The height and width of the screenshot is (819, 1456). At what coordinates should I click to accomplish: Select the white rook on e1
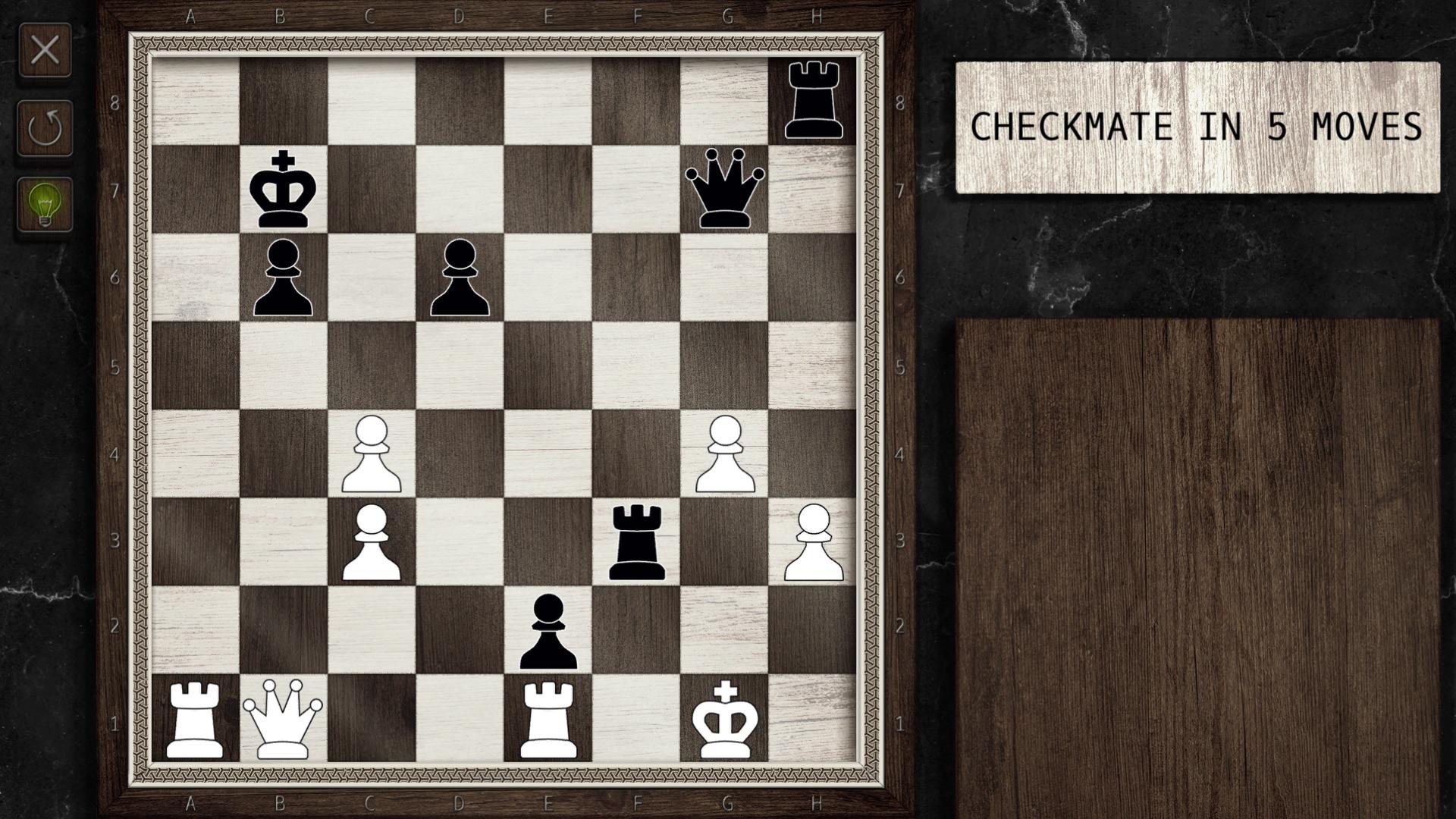(x=549, y=720)
